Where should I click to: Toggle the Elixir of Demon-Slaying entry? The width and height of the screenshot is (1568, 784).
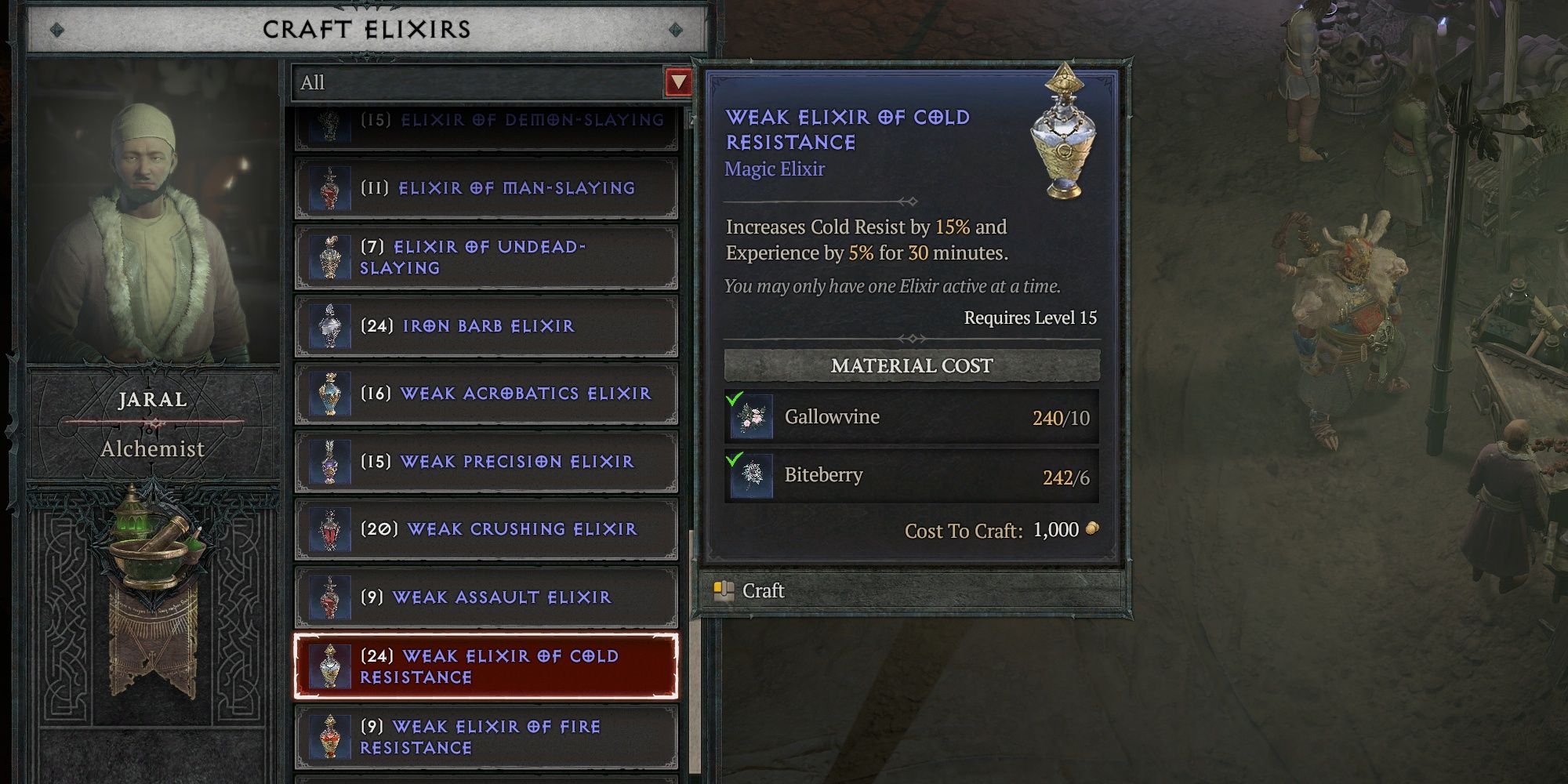[486, 122]
